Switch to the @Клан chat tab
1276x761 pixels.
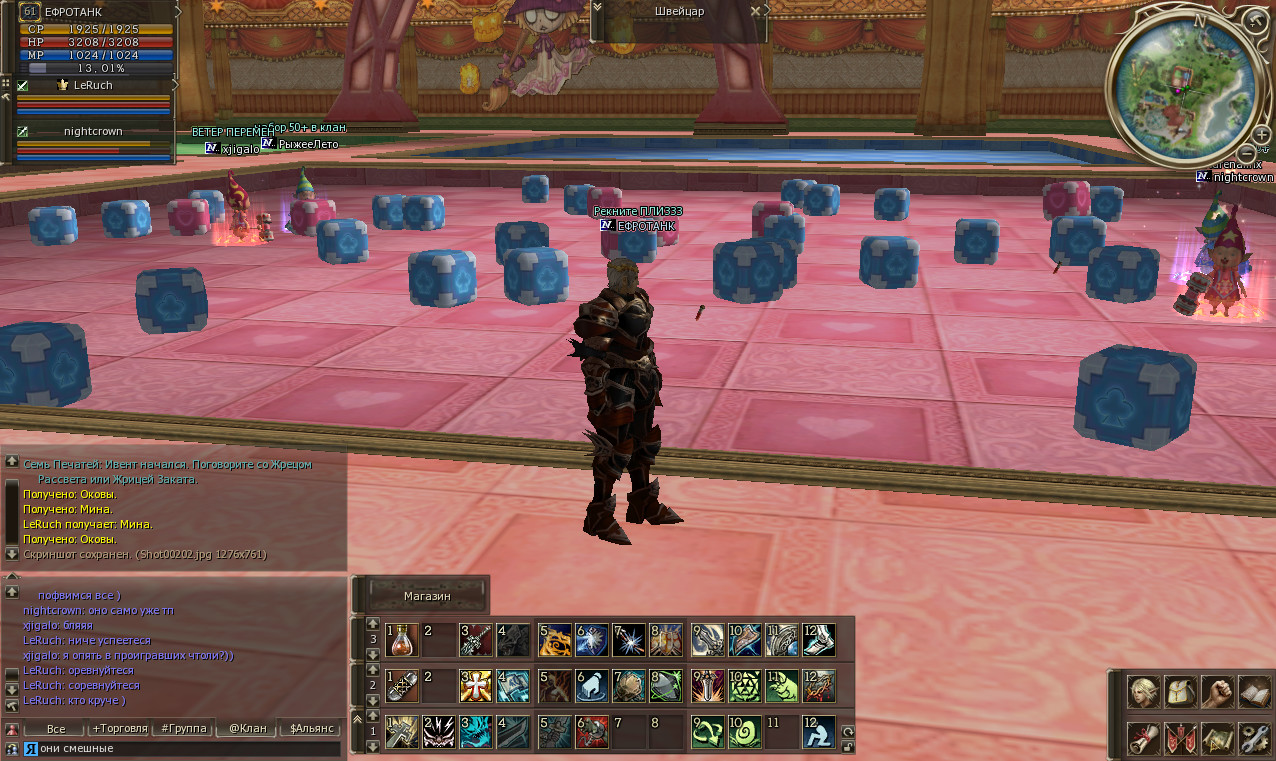coord(247,728)
